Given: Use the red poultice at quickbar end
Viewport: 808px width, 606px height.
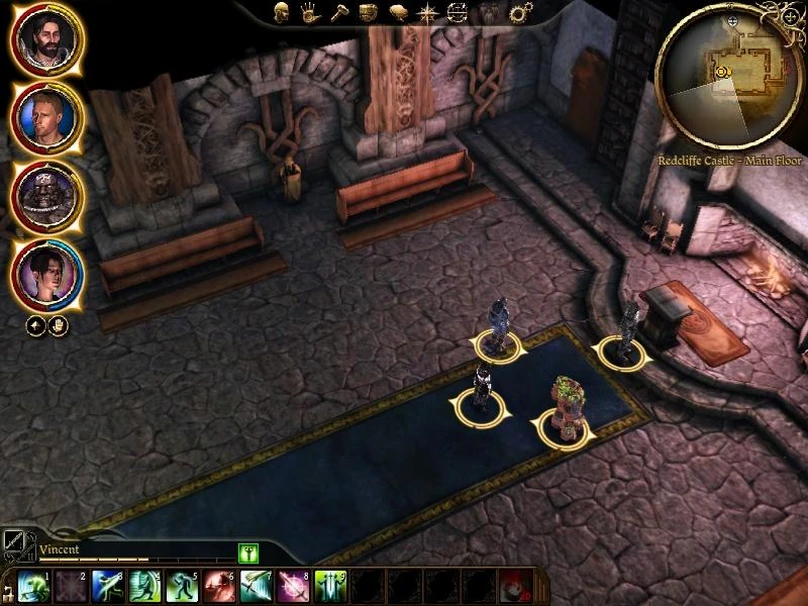Looking at the screenshot, I should pos(514,586).
